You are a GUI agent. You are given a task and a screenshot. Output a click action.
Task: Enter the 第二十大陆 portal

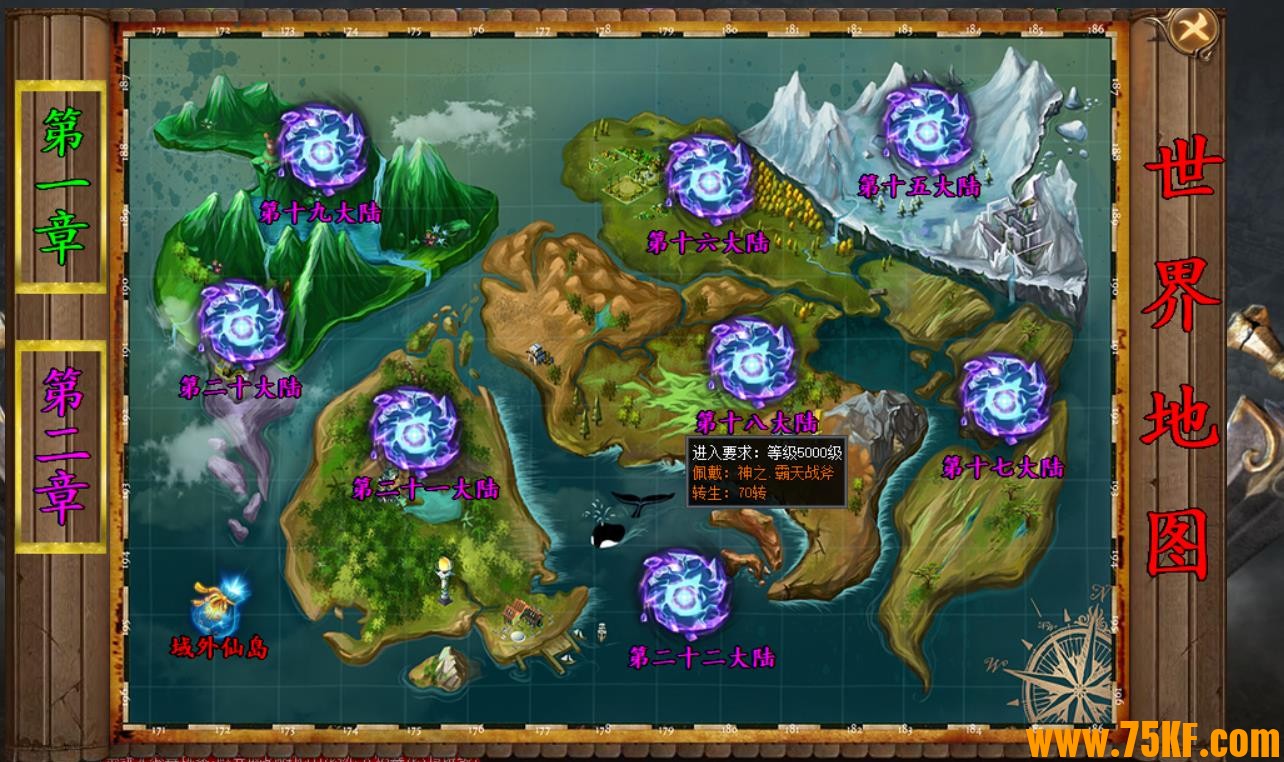(242, 322)
